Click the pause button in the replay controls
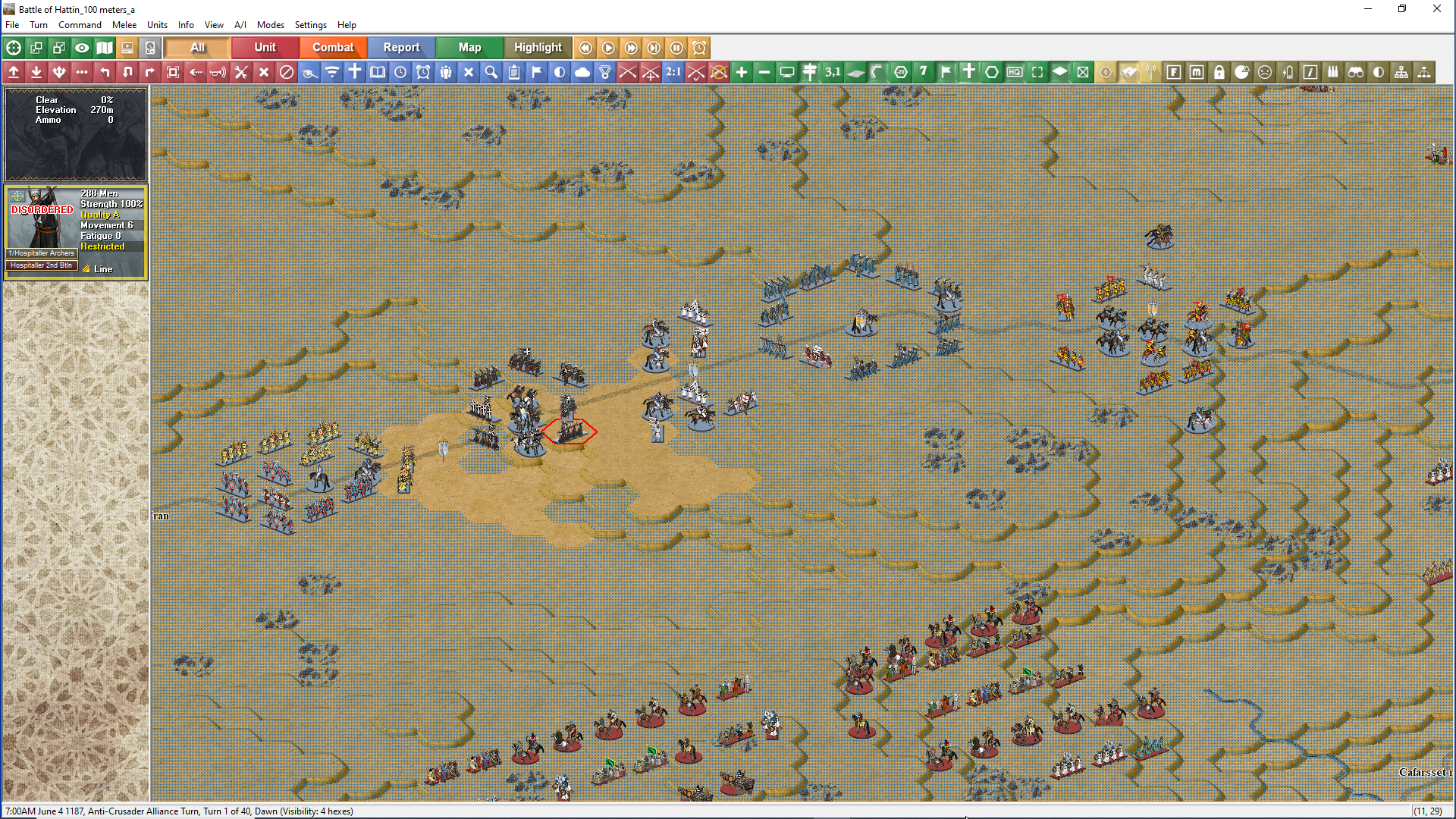This screenshot has height=819, width=1456. pos(676,48)
